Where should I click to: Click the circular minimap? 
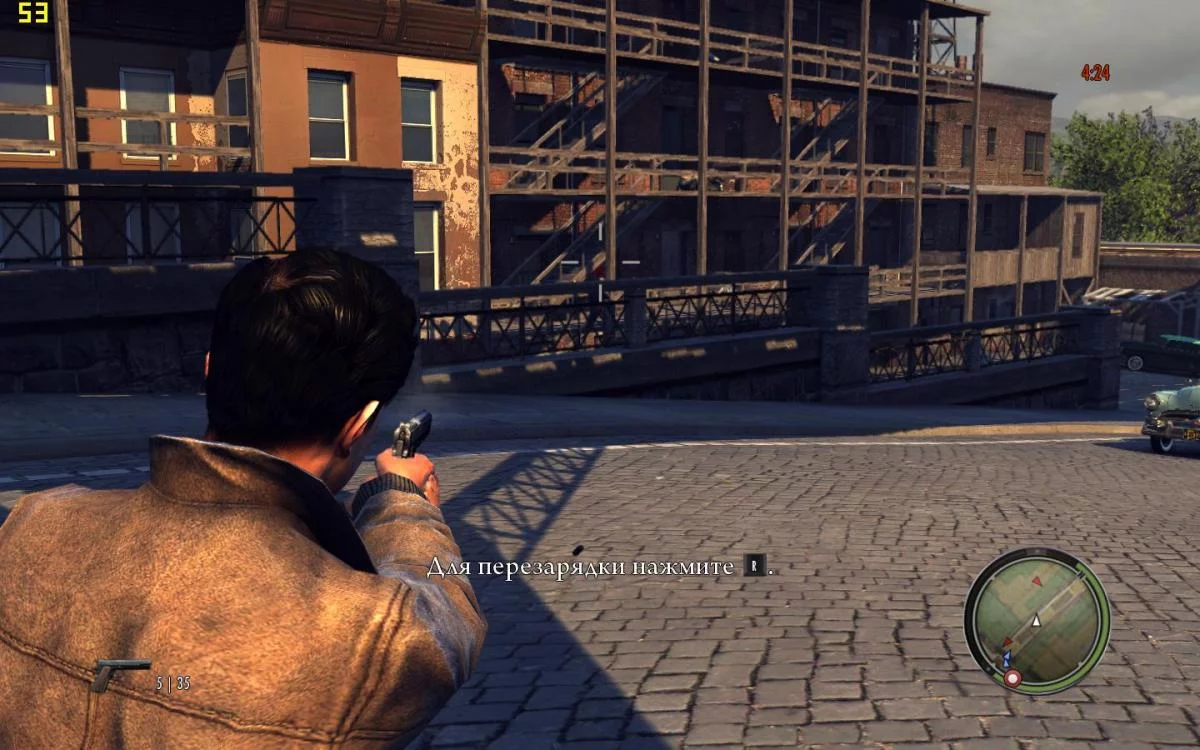1036,621
